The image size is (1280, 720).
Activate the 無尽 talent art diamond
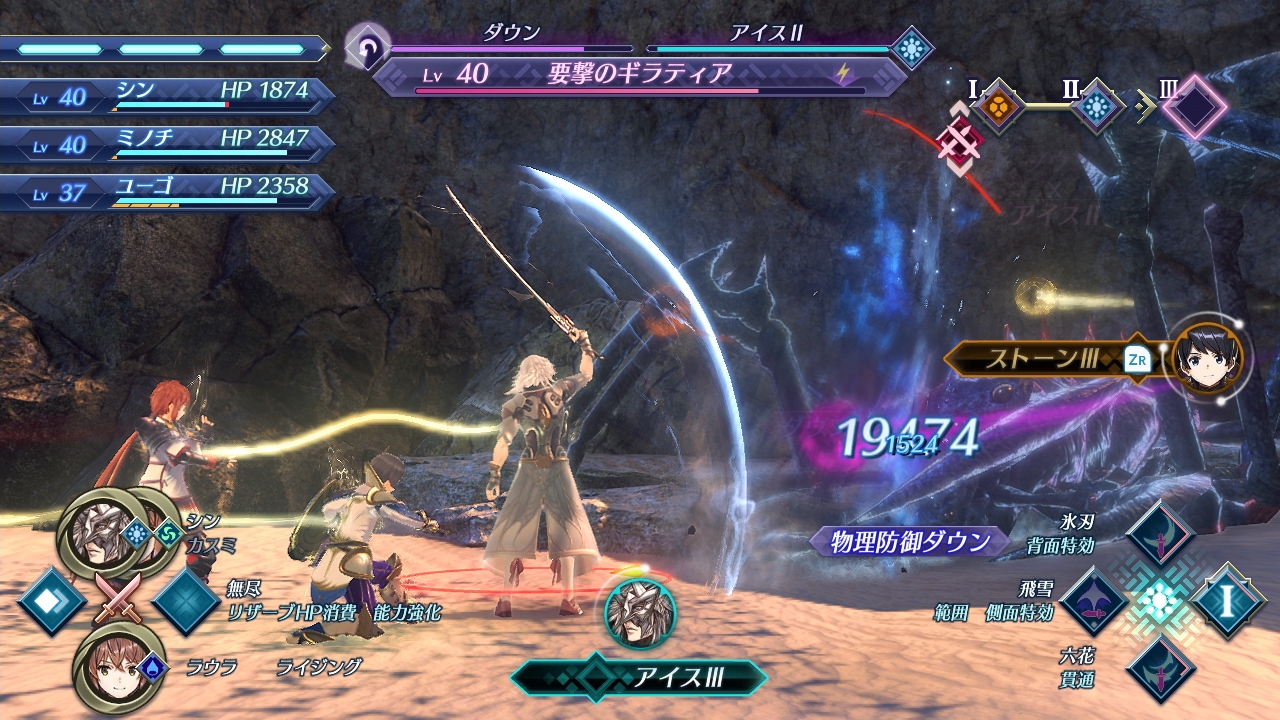(186, 601)
